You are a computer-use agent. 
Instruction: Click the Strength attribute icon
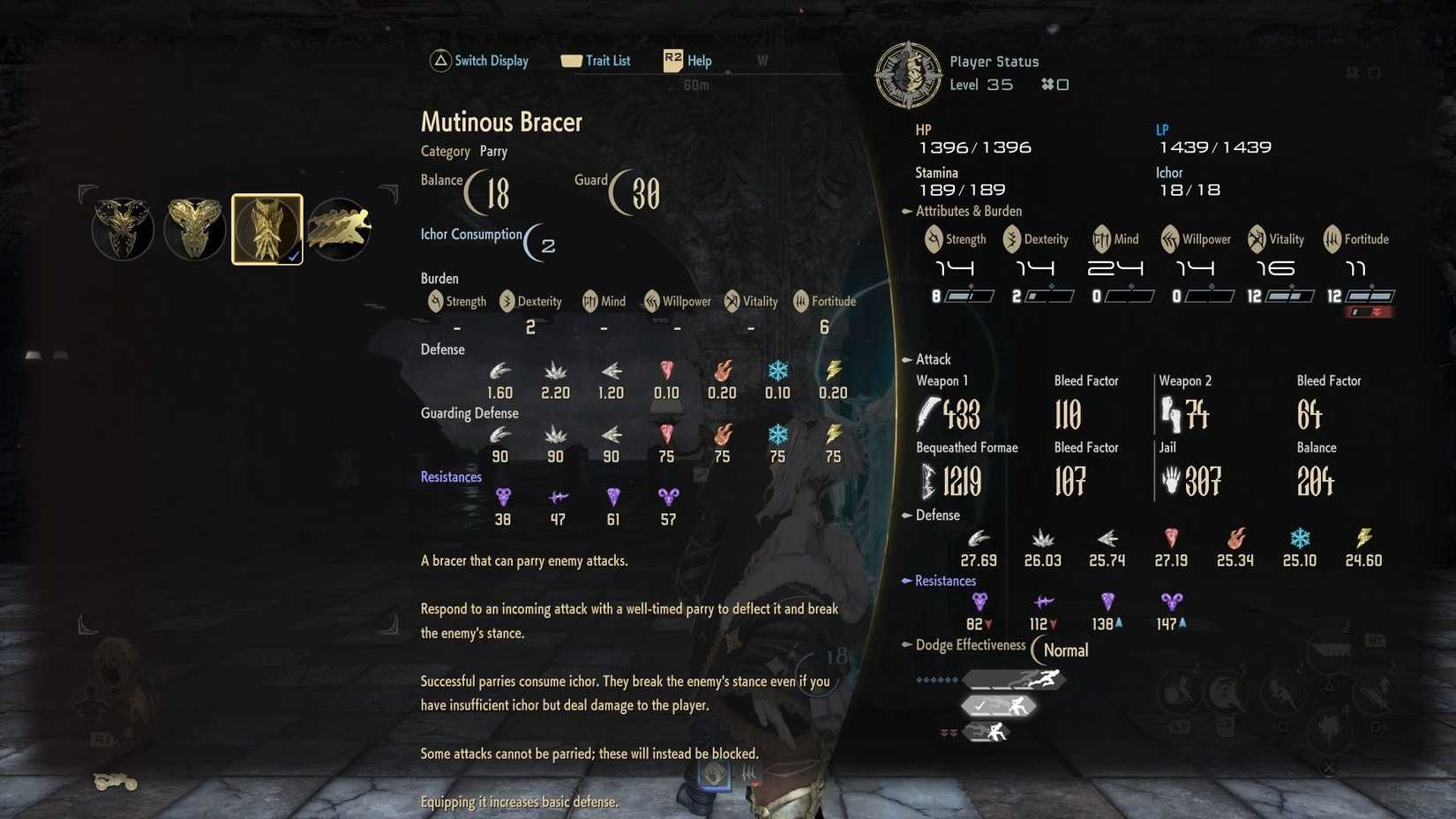[x=933, y=238]
